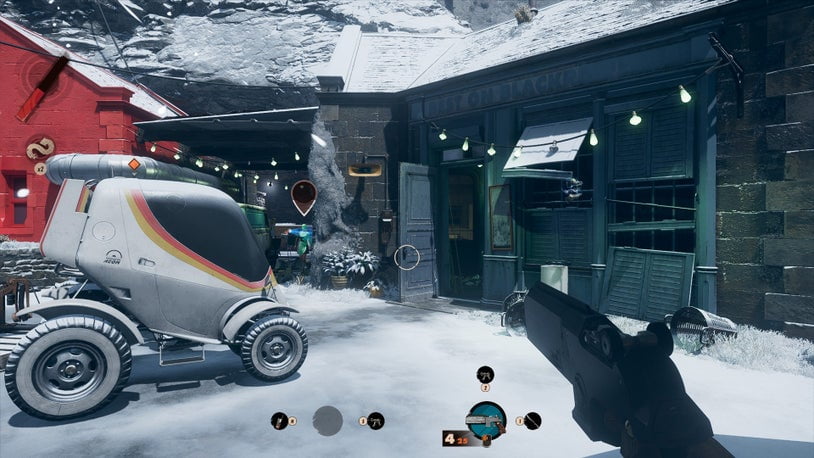Switch to the gun icon above the pistol
Image resolution: width=814 pixels, height=458 pixels.
click(x=485, y=374)
